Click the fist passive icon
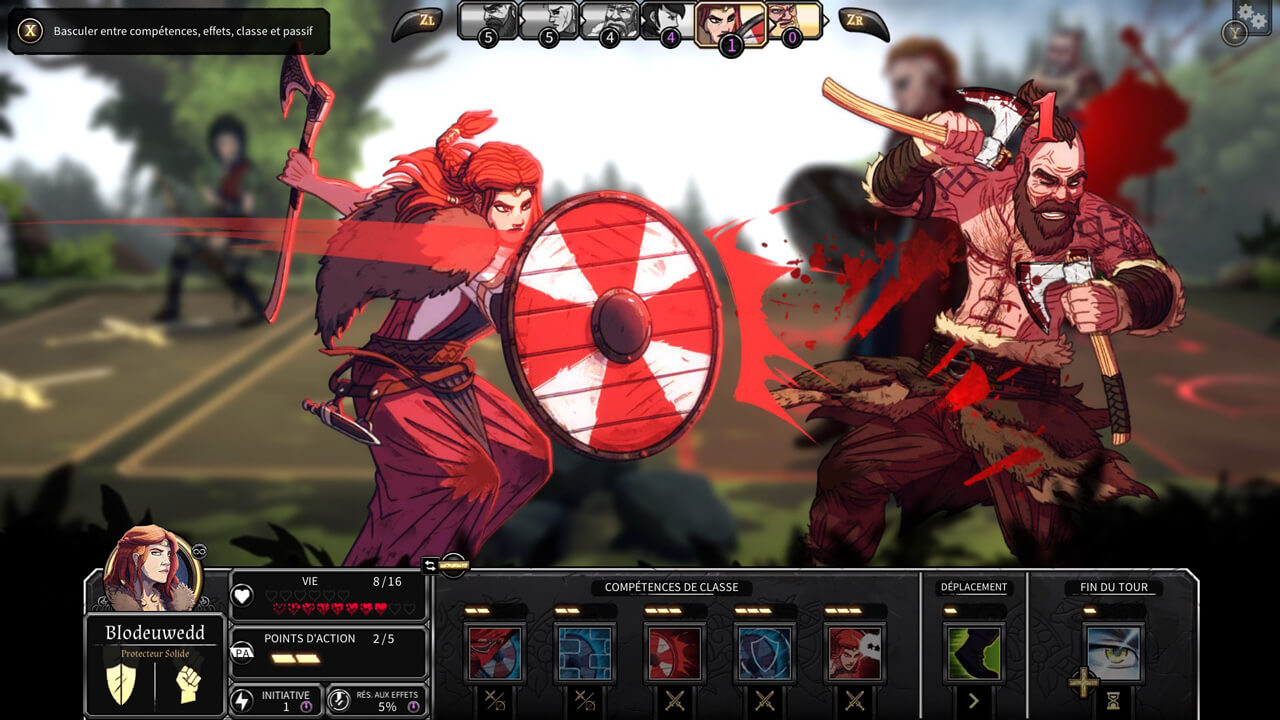Screen dimensions: 1280x720 coord(188,683)
